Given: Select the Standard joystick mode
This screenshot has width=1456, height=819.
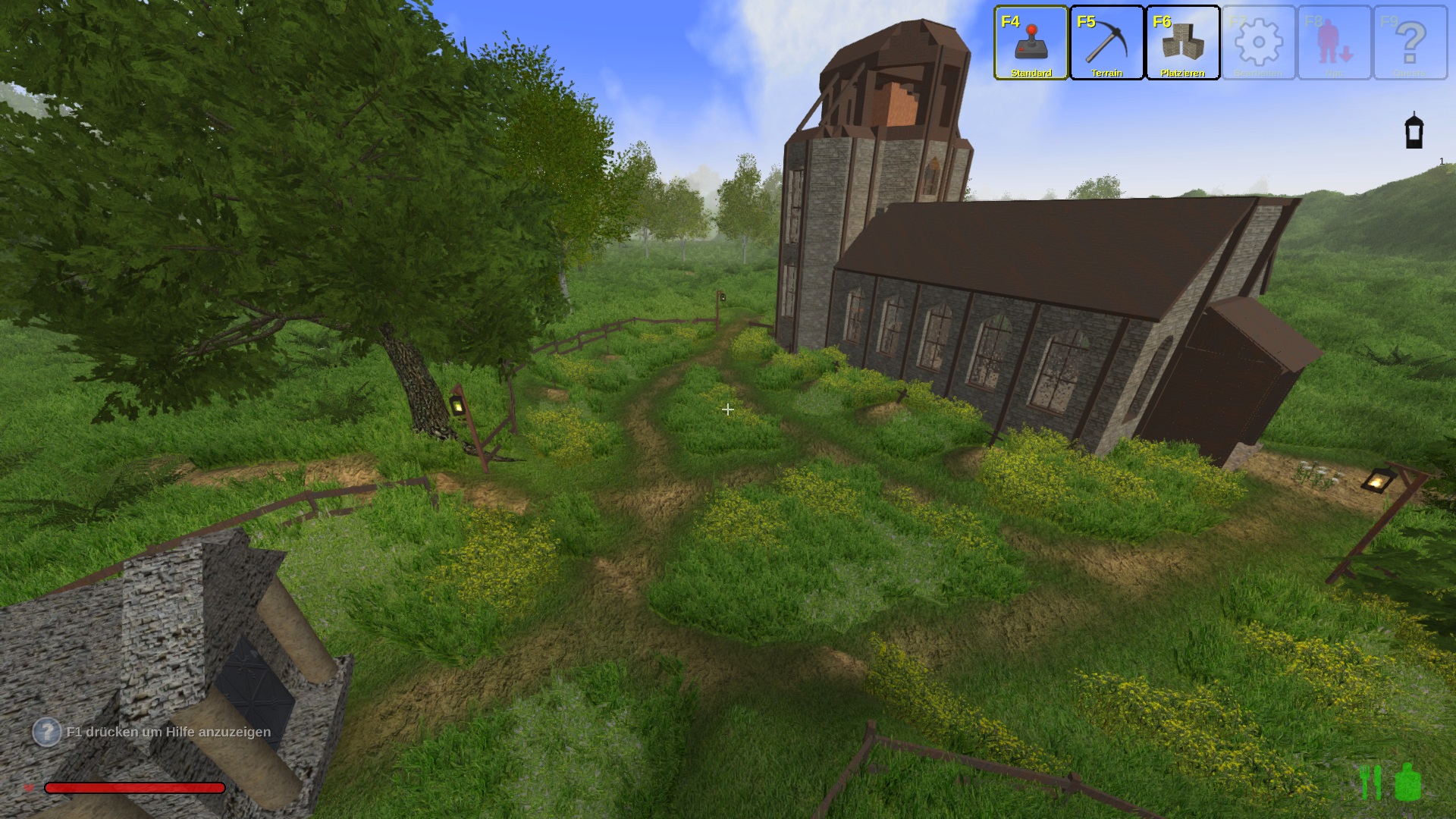Looking at the screenshot, I should click(1031, 42).
